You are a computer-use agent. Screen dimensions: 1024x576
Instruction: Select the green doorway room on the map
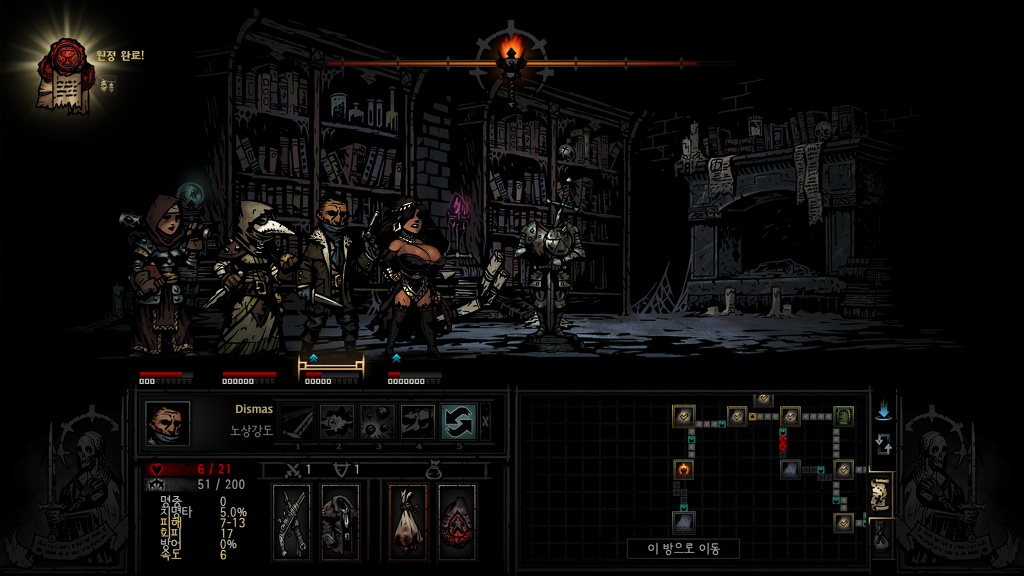tap(843, 415)
